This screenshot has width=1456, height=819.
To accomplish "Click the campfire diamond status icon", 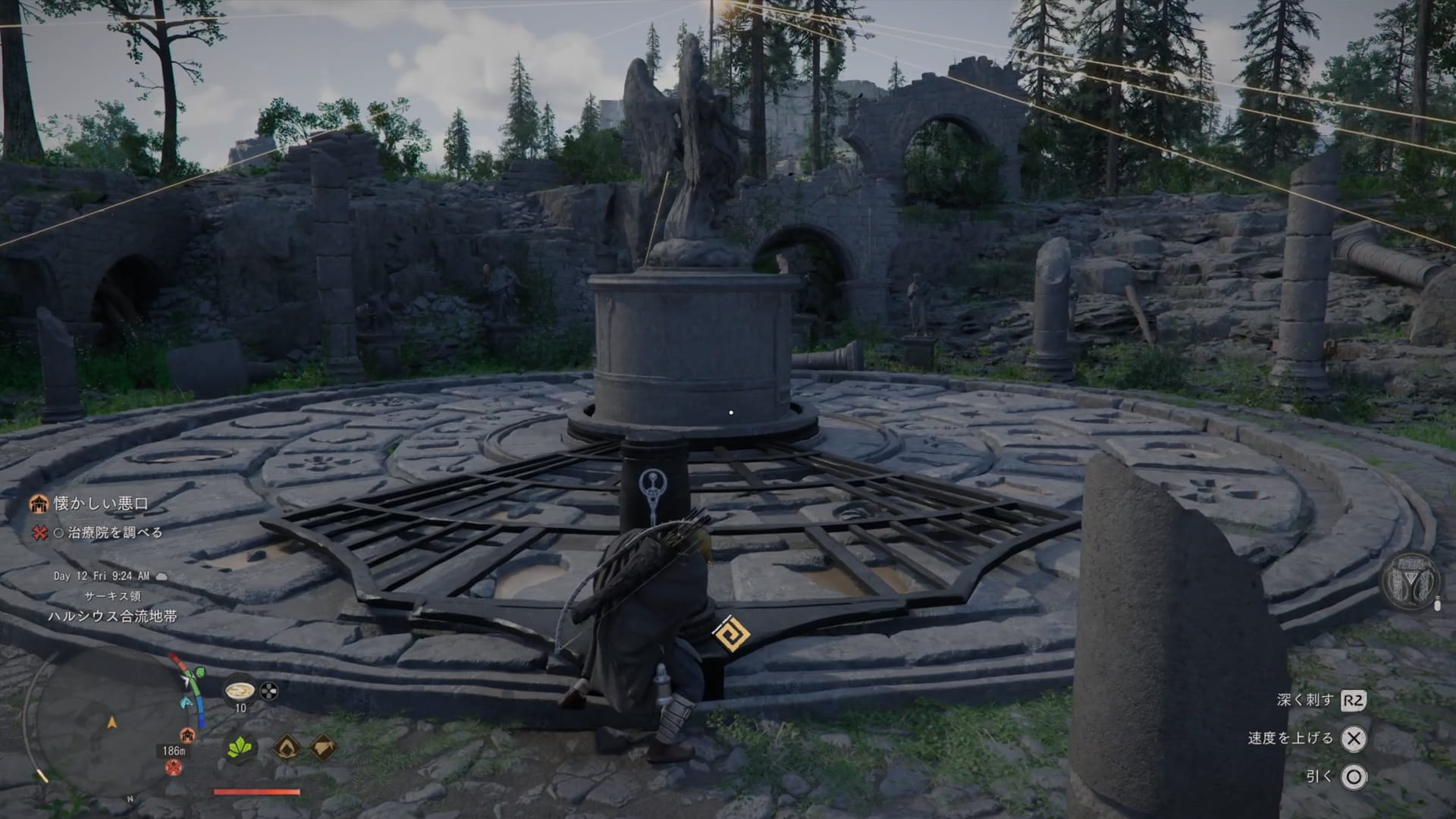I will click(287, 748).
